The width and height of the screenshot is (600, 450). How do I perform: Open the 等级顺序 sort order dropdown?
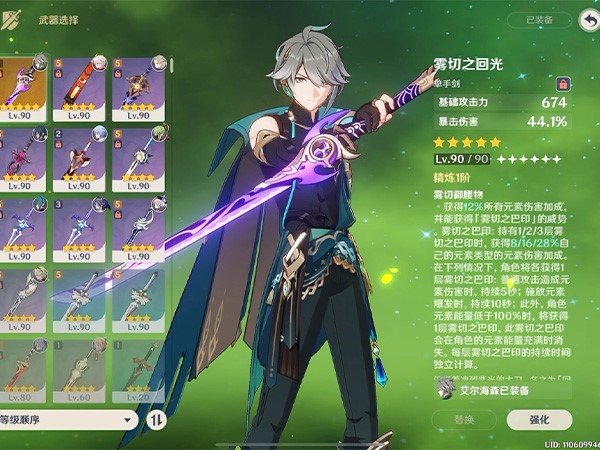[68, 420]
